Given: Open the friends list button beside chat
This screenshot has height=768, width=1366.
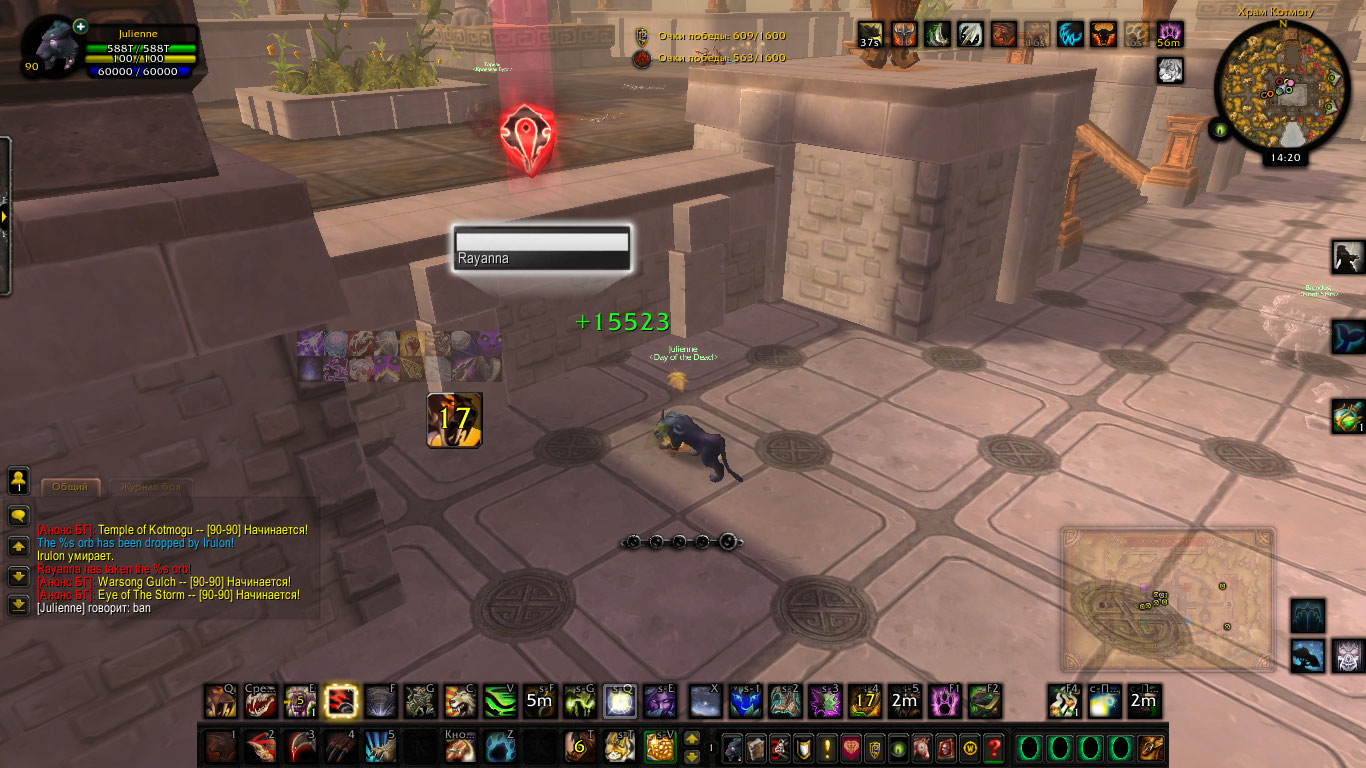Looking at the screenshot, I should tap(19, 480).
